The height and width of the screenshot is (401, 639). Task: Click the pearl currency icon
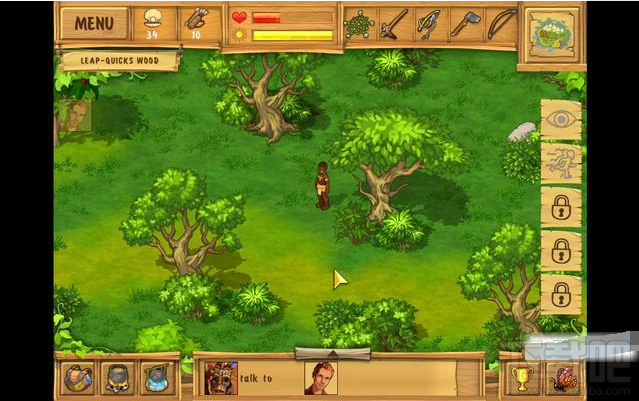[x=153, y=18]
